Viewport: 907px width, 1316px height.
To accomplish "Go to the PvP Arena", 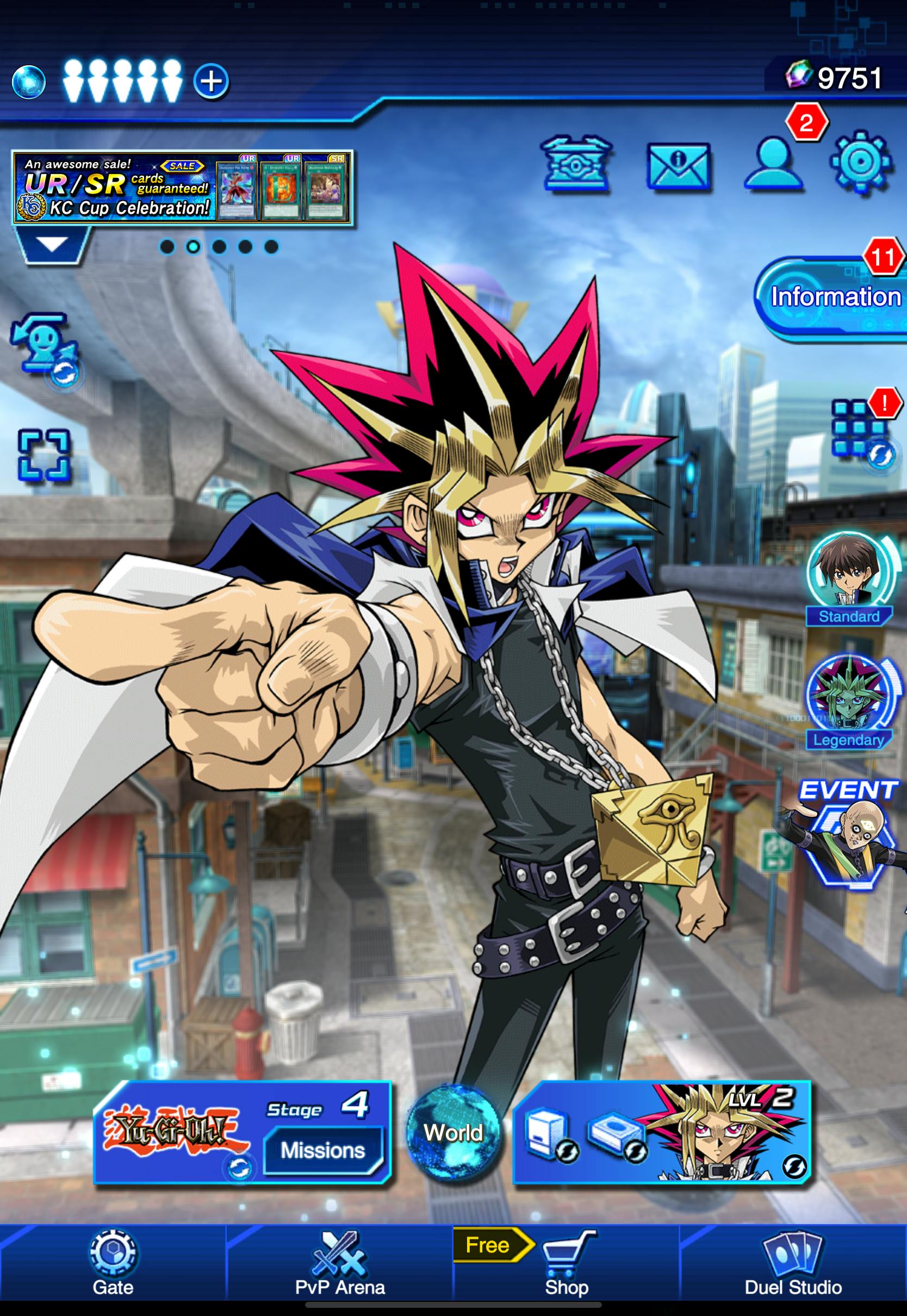I will [340, 1264].
